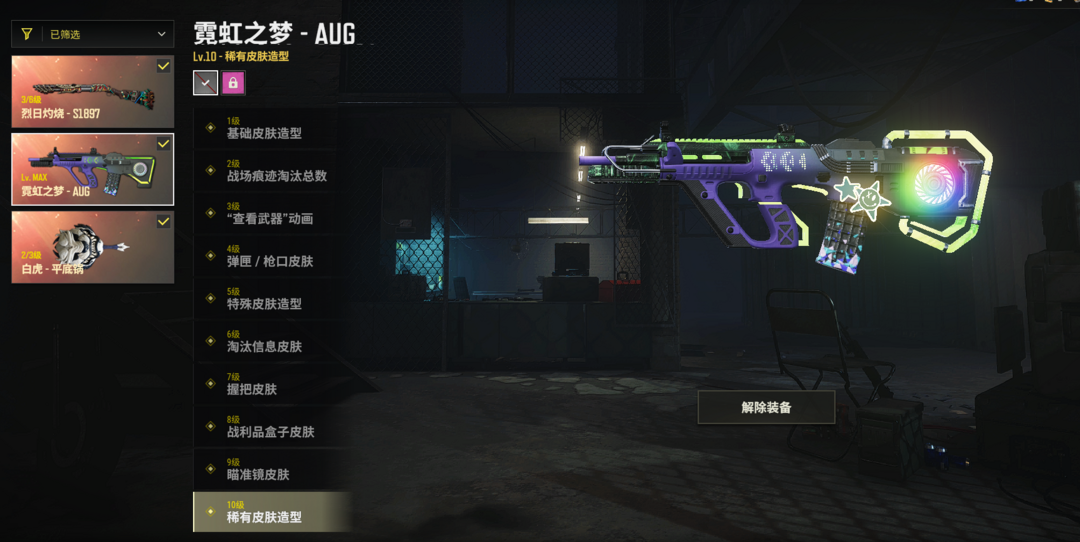The height and width of the screenshot is (542, 1080).
Task: Open level 4 弹匣 / 枪口皮肤 row
Action: coord(270,255)
